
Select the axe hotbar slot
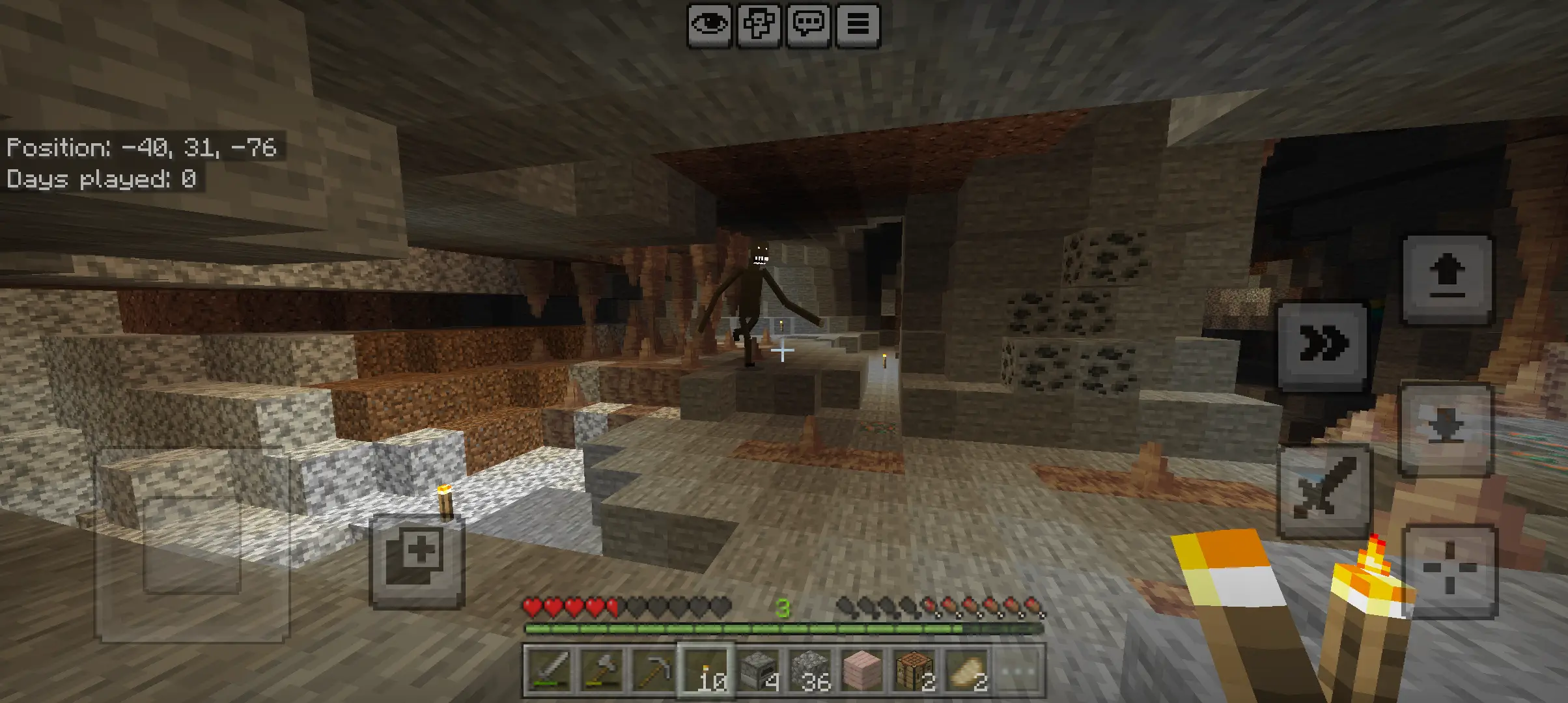click(602, 670)
